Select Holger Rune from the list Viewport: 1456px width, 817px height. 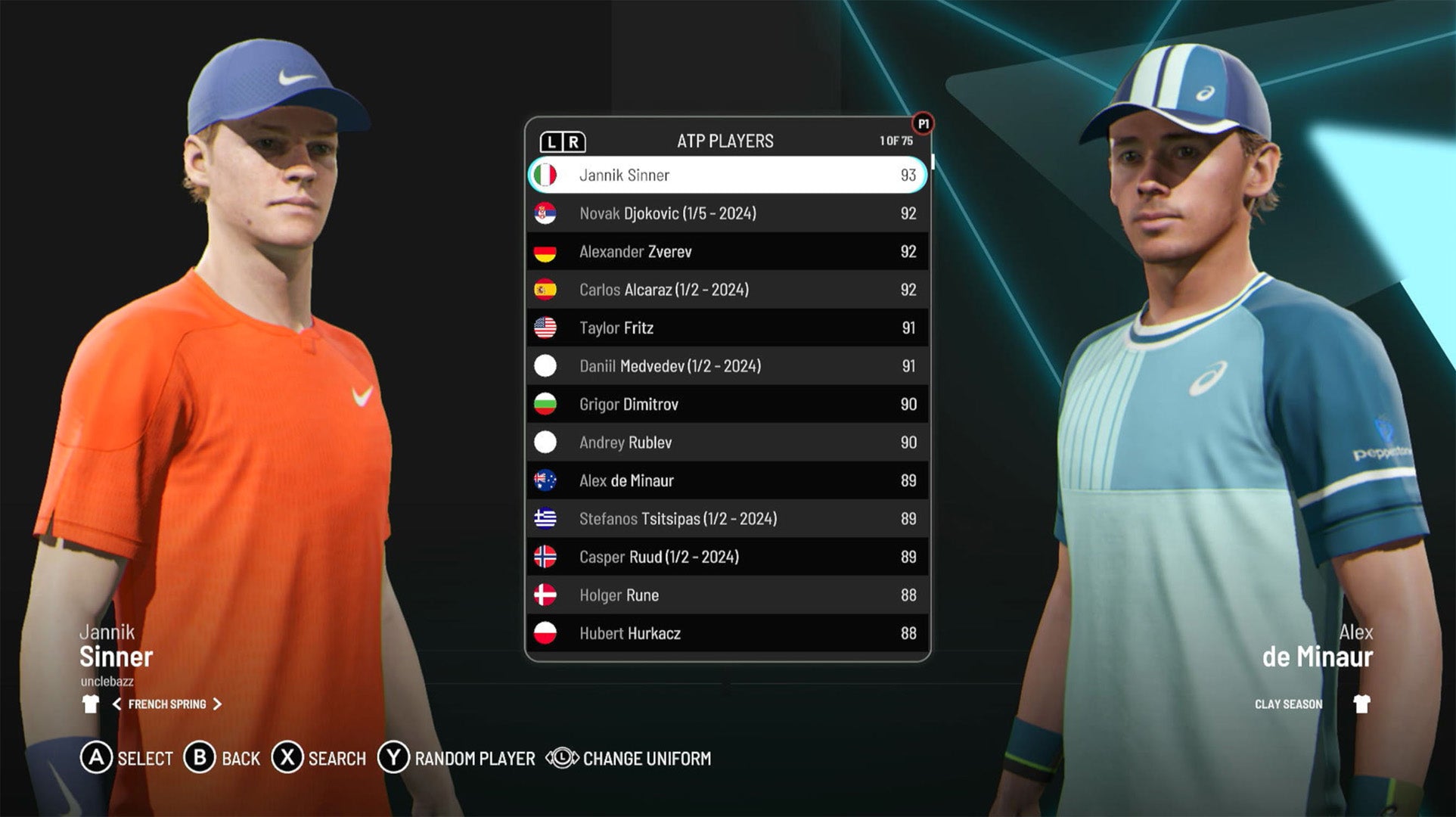(x=726, y=595)
